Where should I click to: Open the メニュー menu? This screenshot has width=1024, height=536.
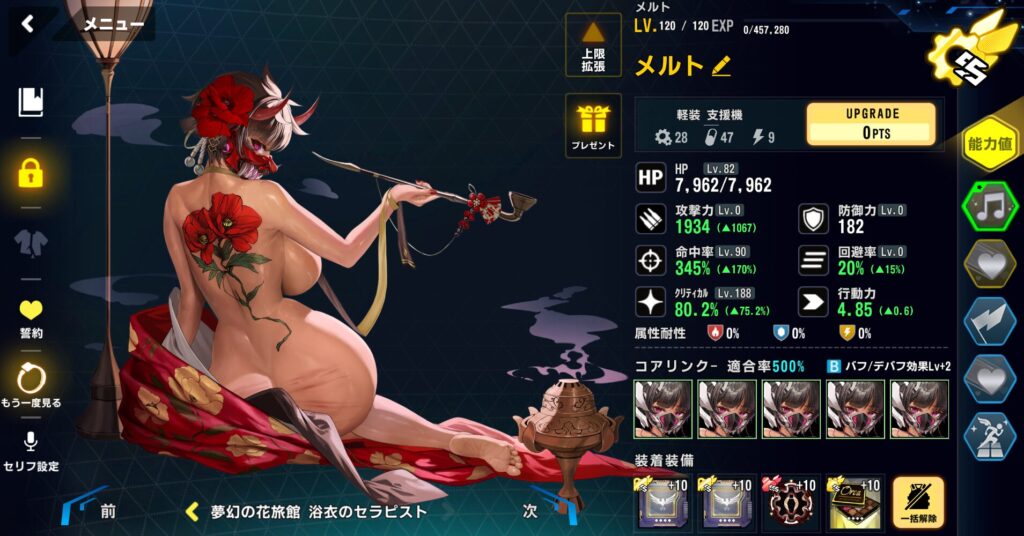(112, 24)
